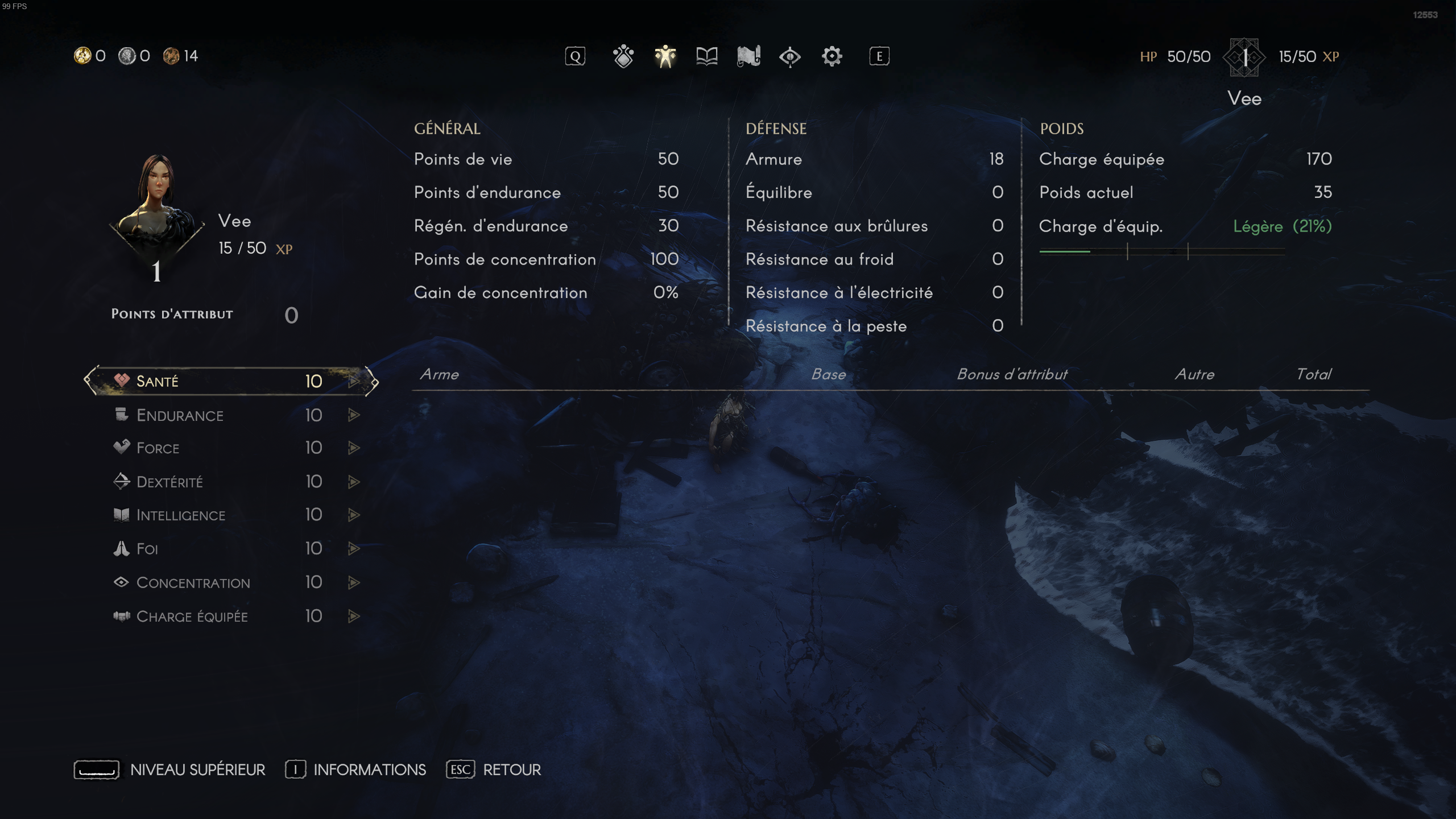Click the paw-shaped inventory icon
The height and width of the screenshot is (819, 1456).
(622, 56)
